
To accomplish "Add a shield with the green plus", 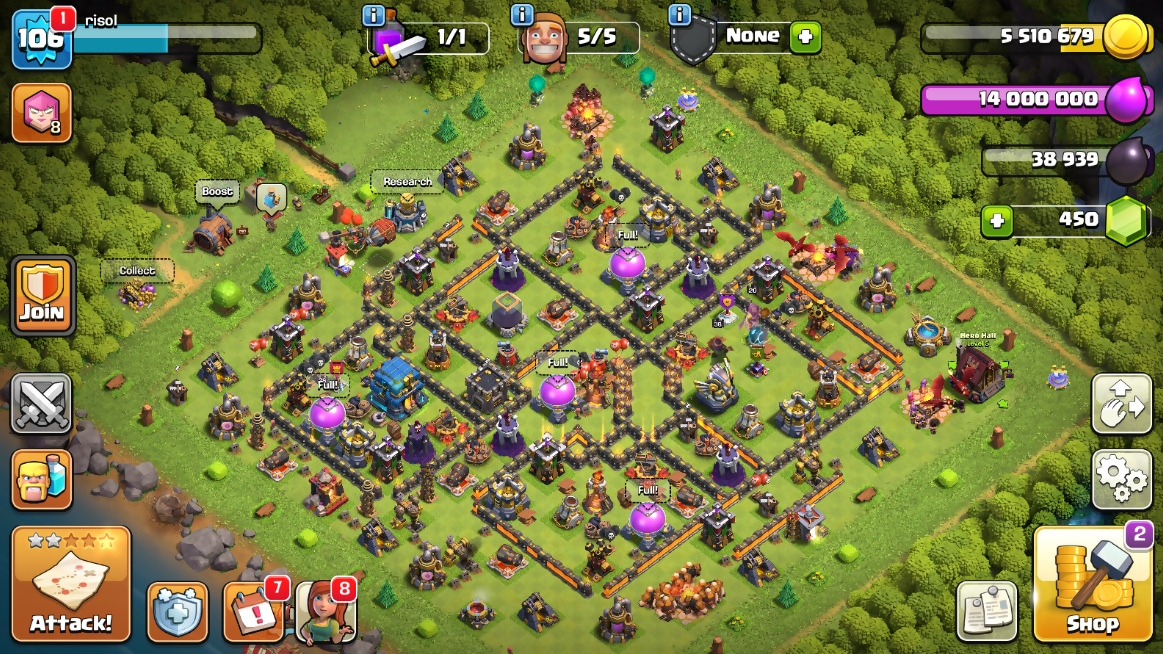I will pos(804,37).
